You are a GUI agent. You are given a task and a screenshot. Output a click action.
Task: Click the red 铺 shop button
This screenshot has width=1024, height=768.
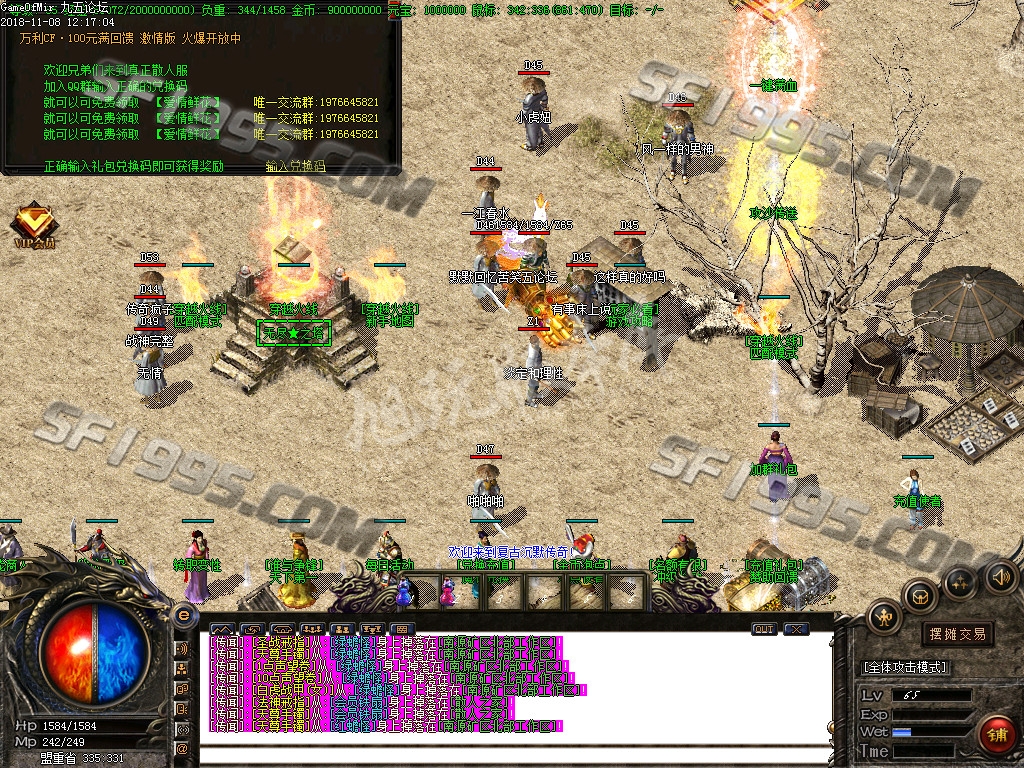coord(997,735)
